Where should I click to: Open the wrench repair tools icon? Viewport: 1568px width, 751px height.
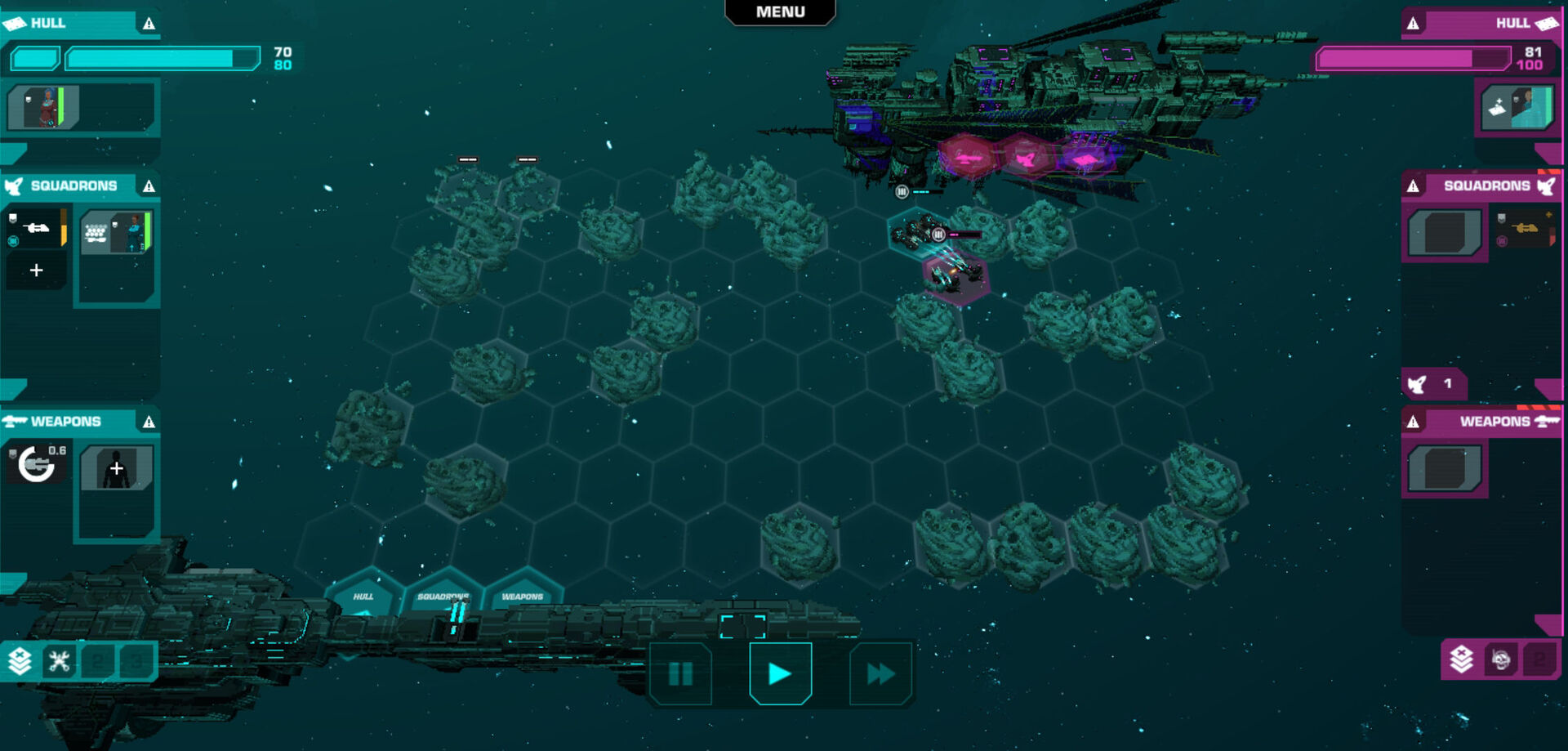pos(59,660)
